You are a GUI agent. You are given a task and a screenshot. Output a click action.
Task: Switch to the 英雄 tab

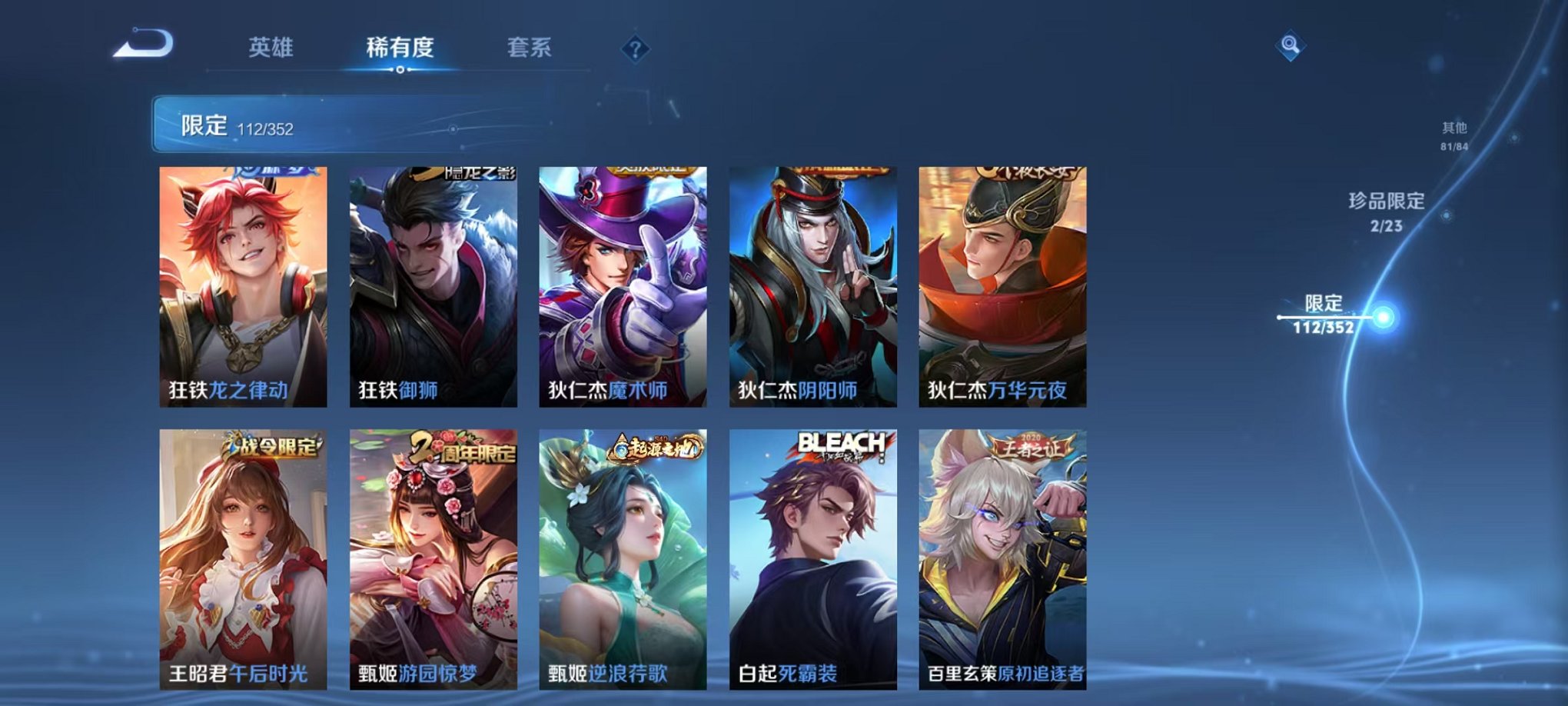(x=271, y=47)
